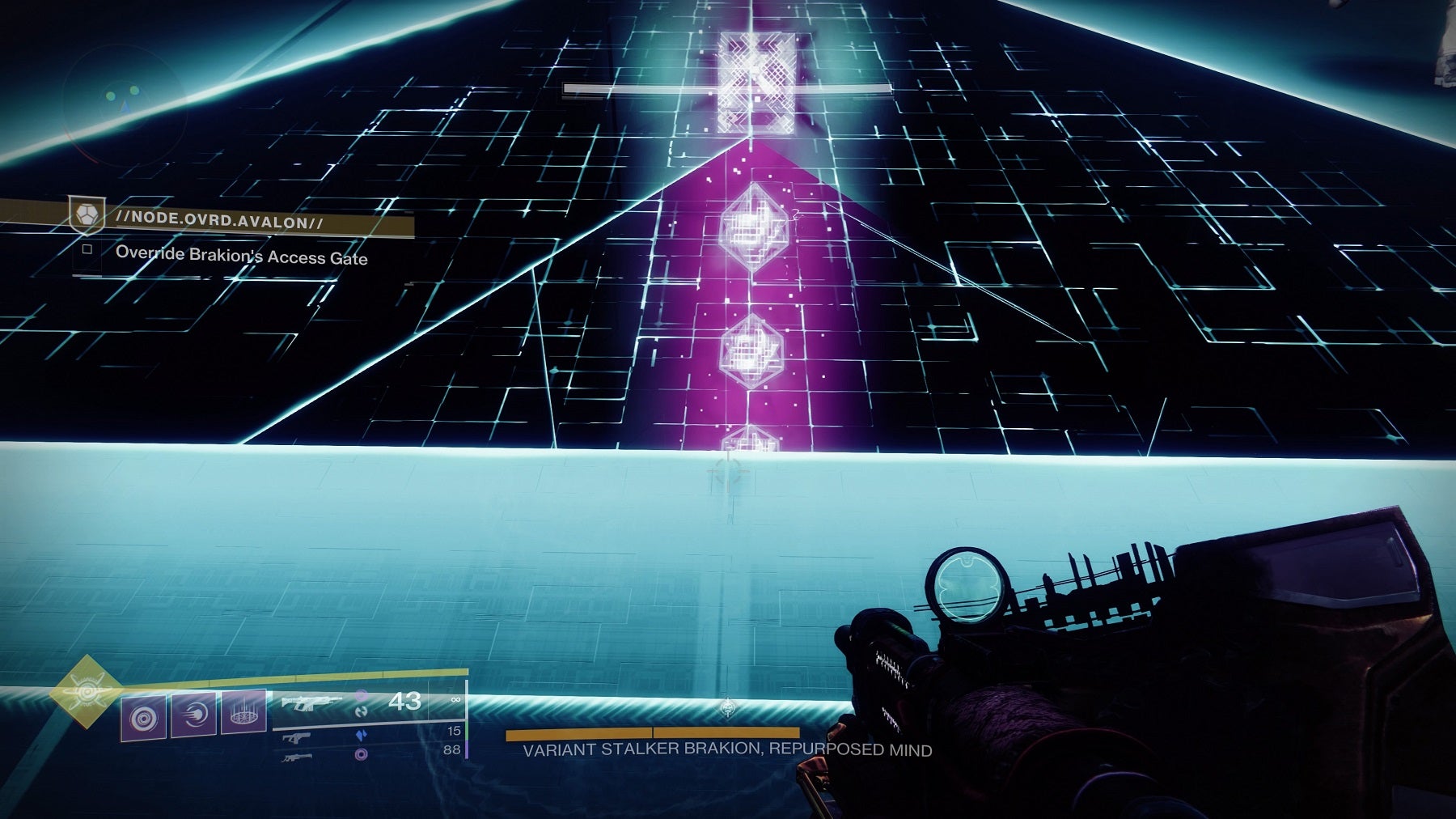Image resolution: width=1456 pixels, height=819 pixels.
Task: Select the //NODE.OVRD.AVALON// header
Action: [216, 219]
